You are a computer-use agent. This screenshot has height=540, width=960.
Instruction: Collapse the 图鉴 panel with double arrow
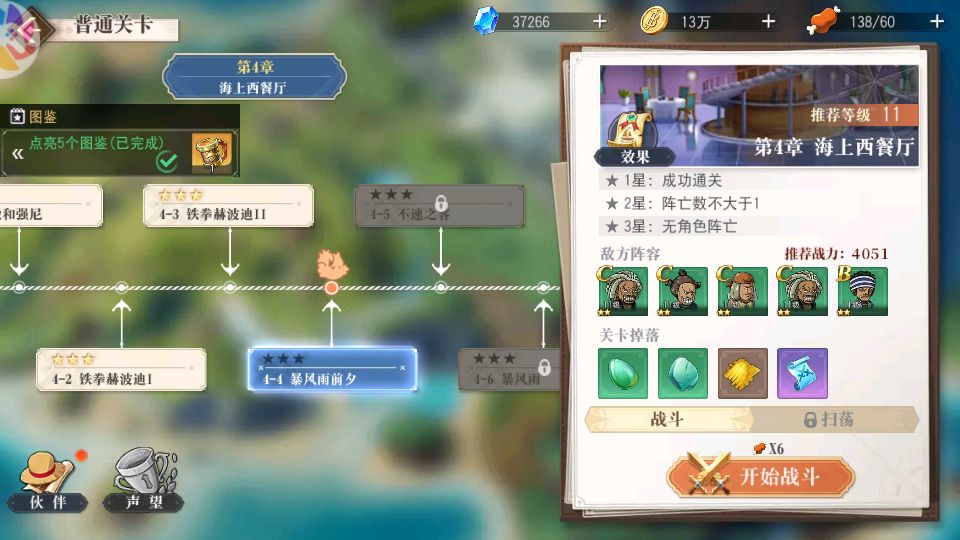pos(17,154)
